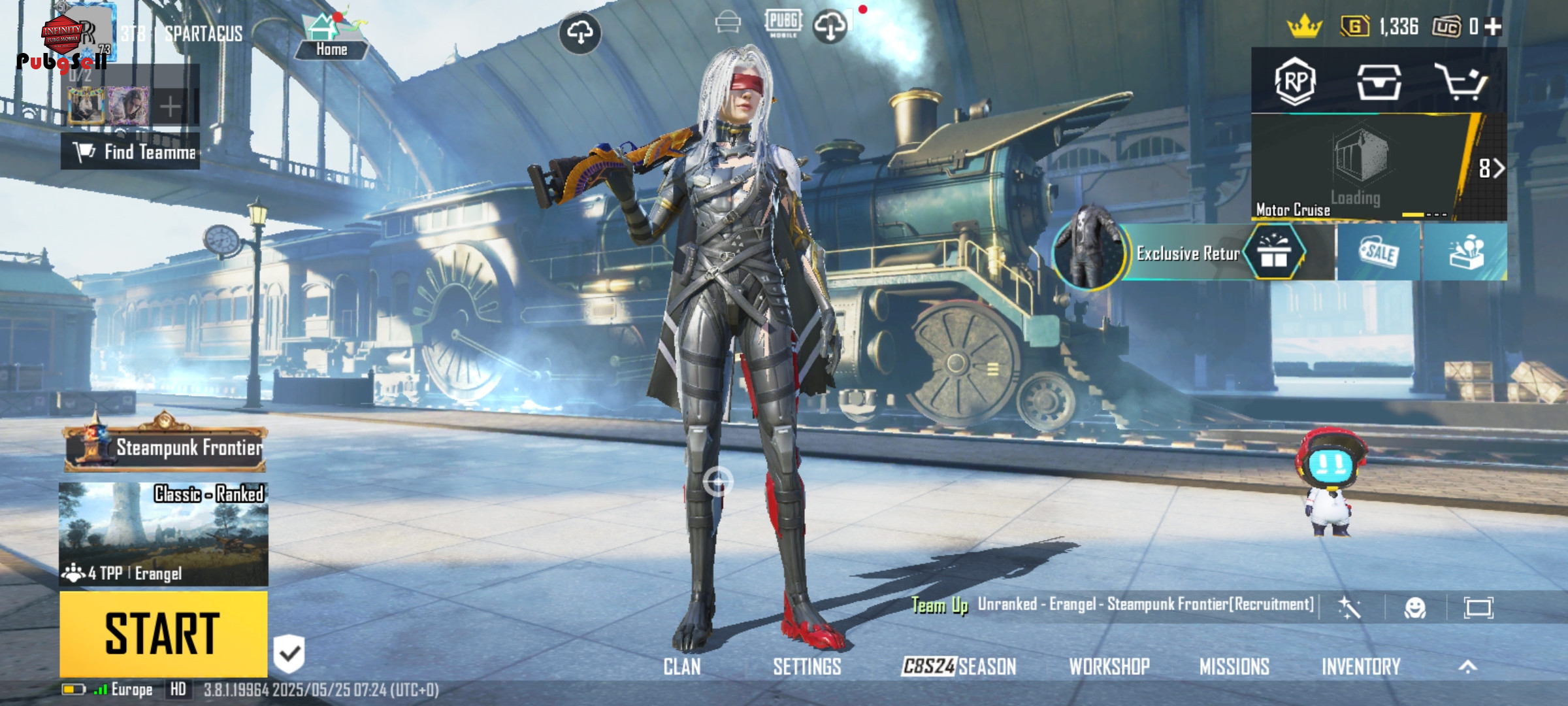The image size is (1568, 706).
Task: Open the emote smiley icon
Action: click(1414, 608)
